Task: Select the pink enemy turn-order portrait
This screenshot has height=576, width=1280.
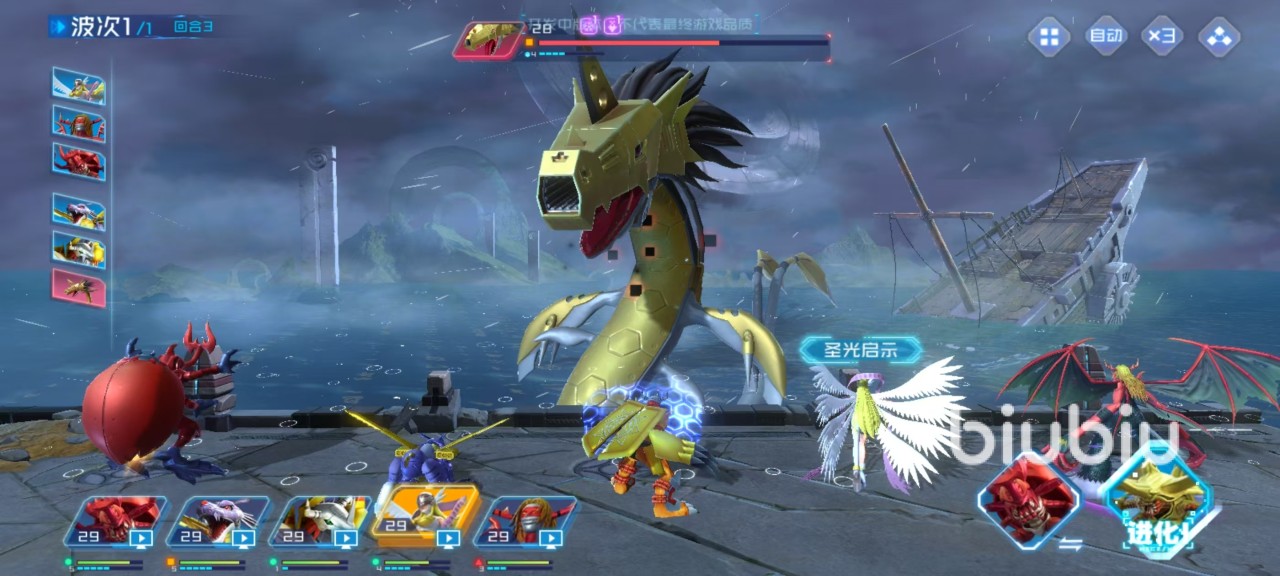Action: click(x=79, y=287)
